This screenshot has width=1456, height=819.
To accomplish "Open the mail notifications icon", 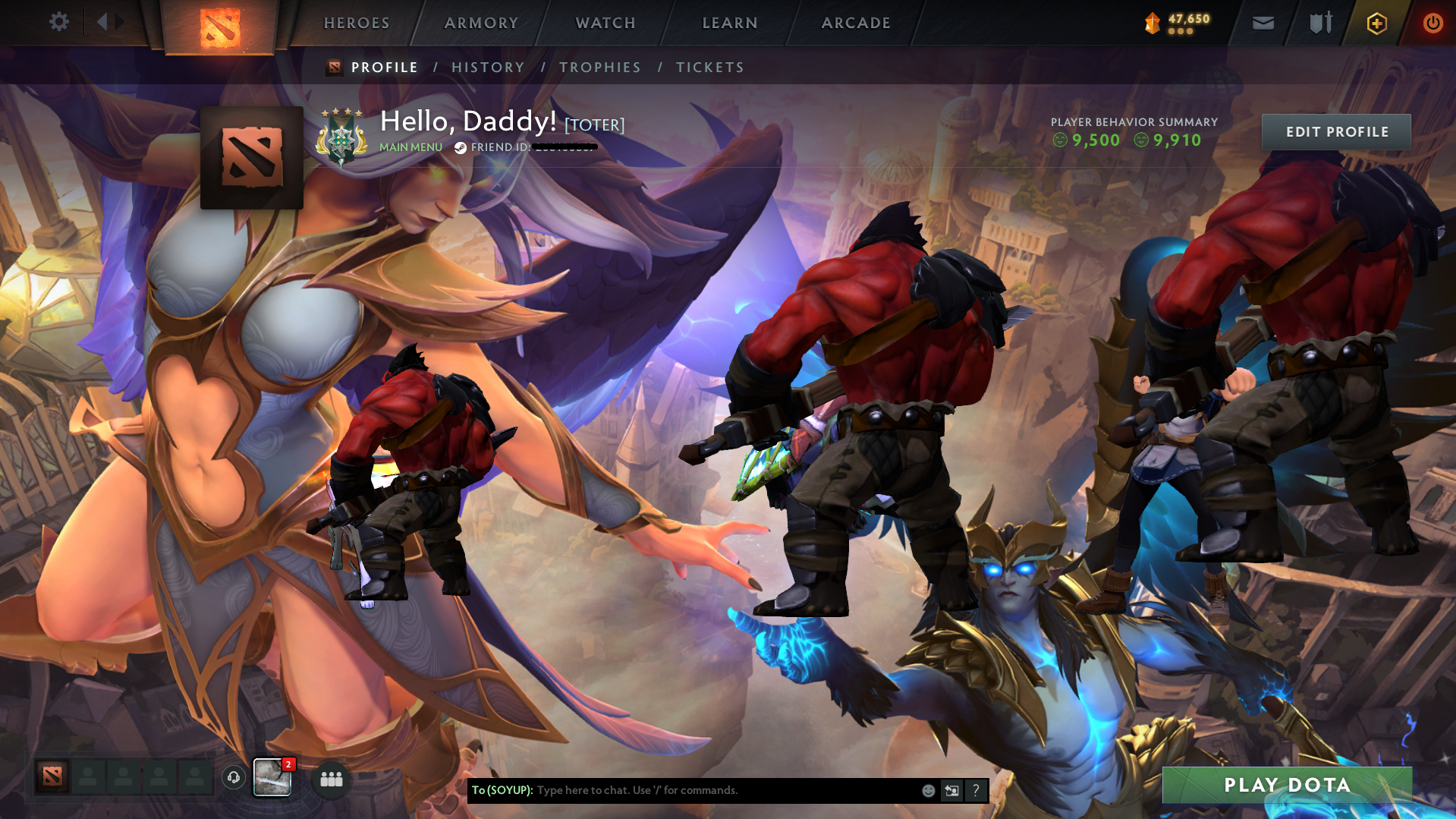I will tap(1262, 23).
